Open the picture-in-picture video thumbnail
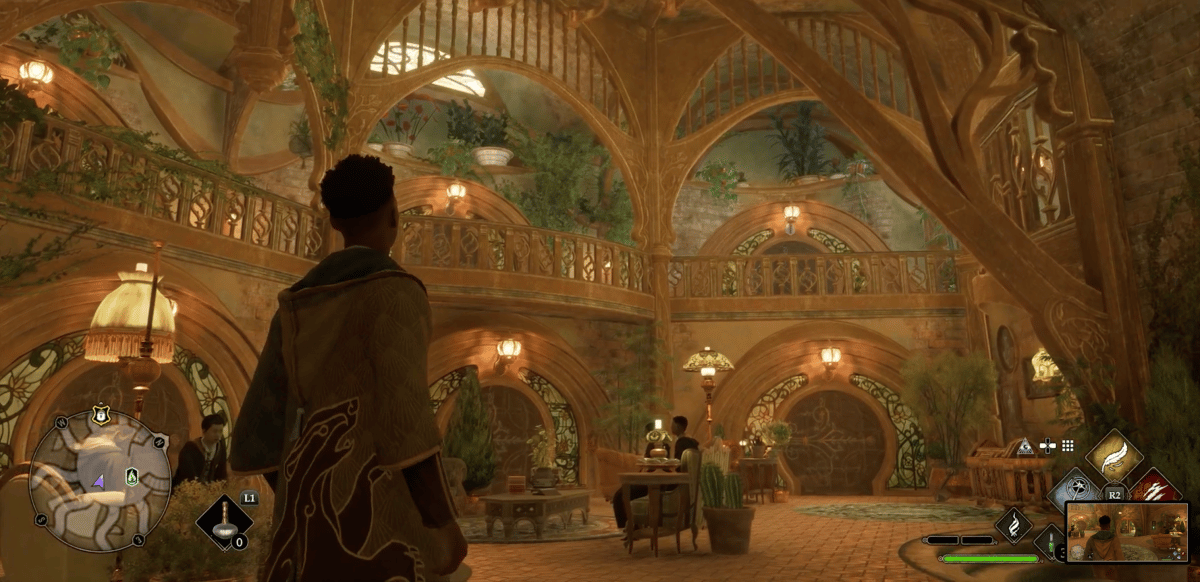 click(x=1127, y=531)
